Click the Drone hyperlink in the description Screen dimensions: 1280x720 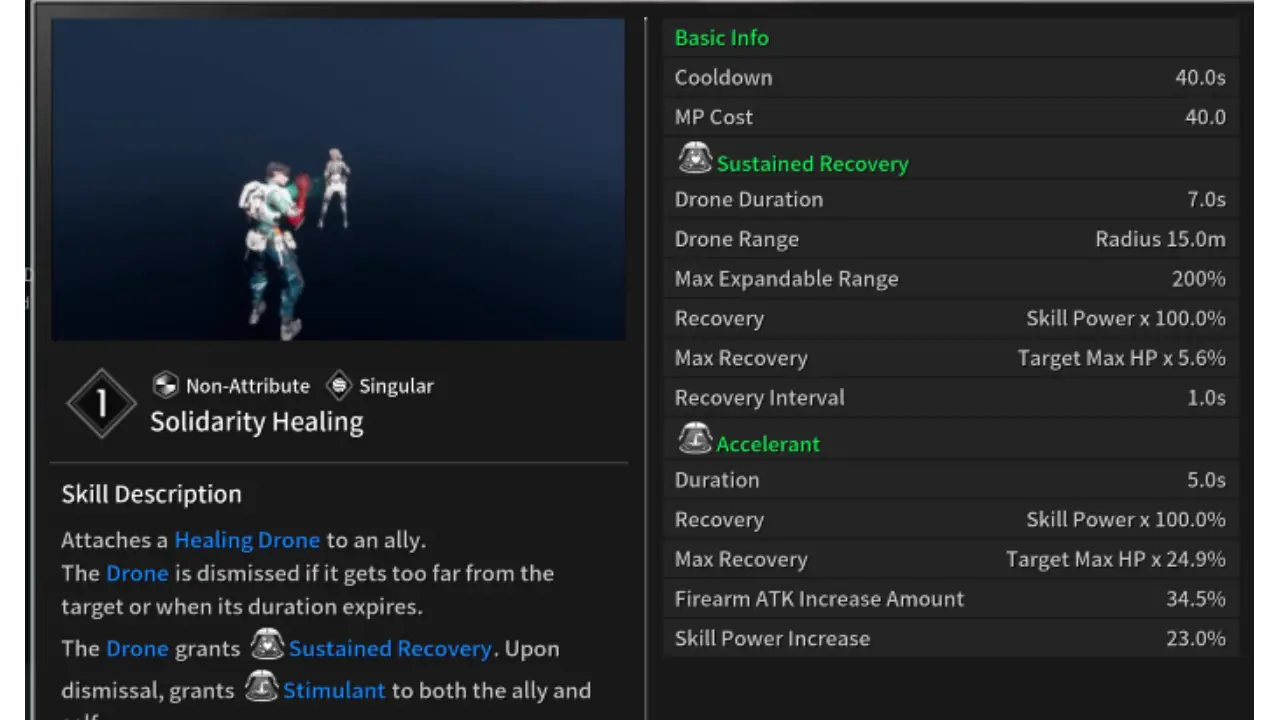point(137,573)
